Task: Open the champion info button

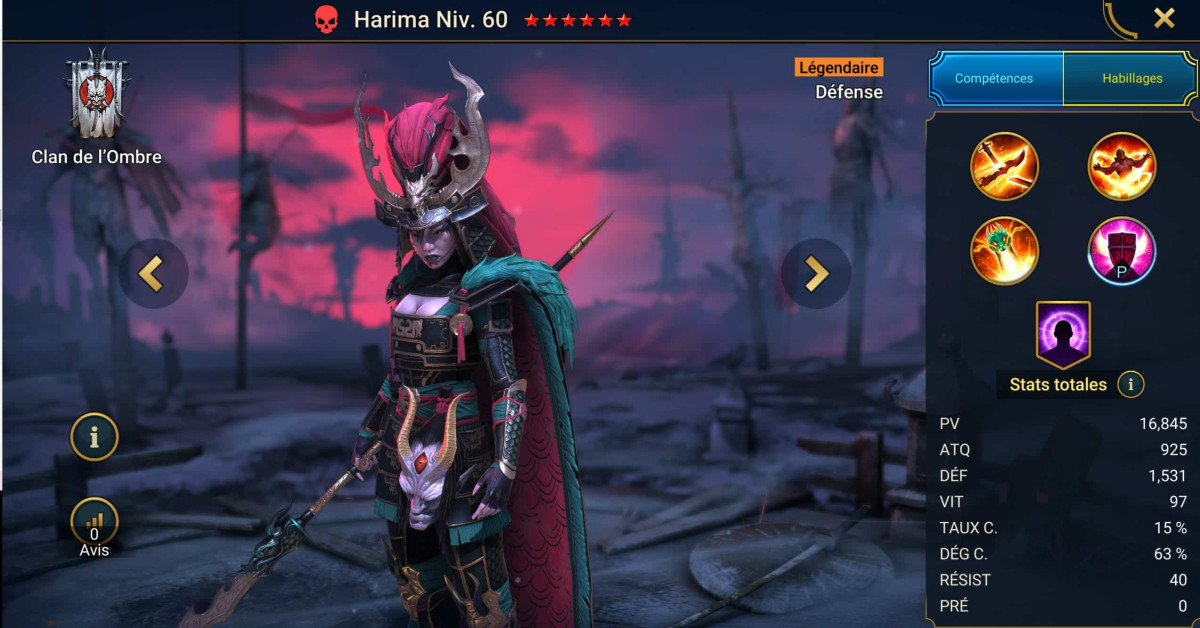Action: point(94,437)
